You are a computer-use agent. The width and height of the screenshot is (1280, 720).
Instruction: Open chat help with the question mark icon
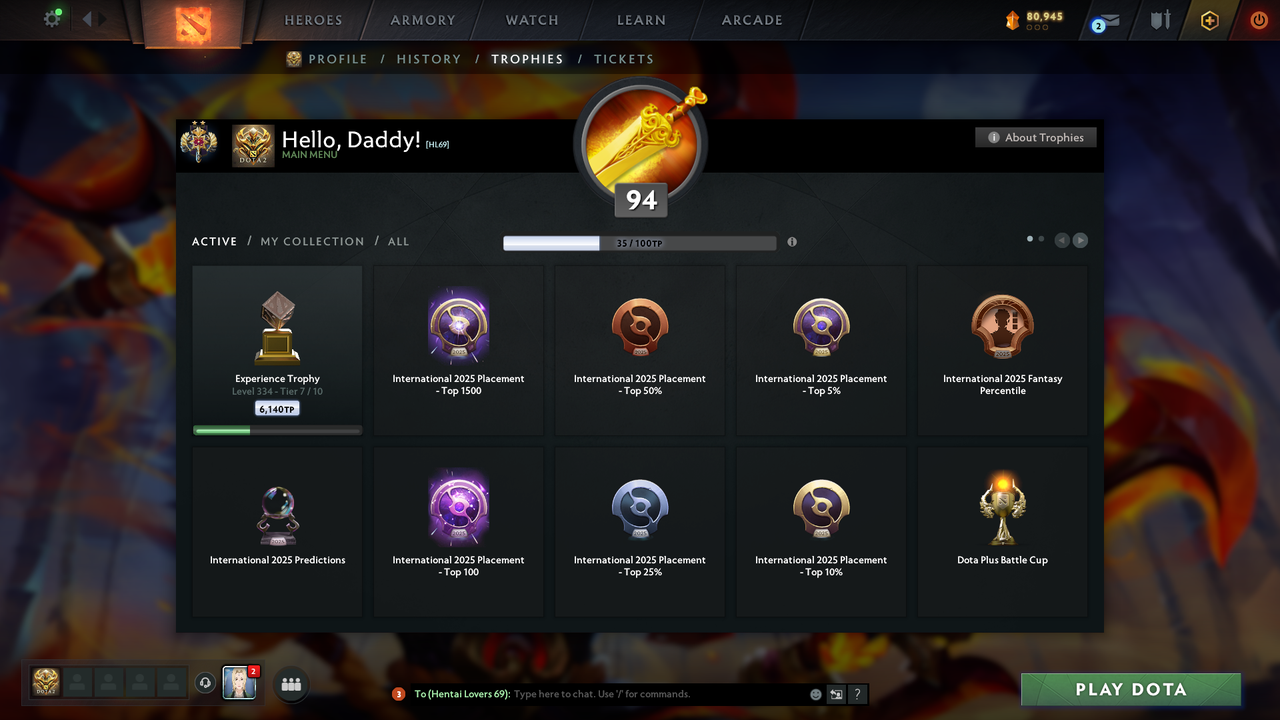pos(857,693)
